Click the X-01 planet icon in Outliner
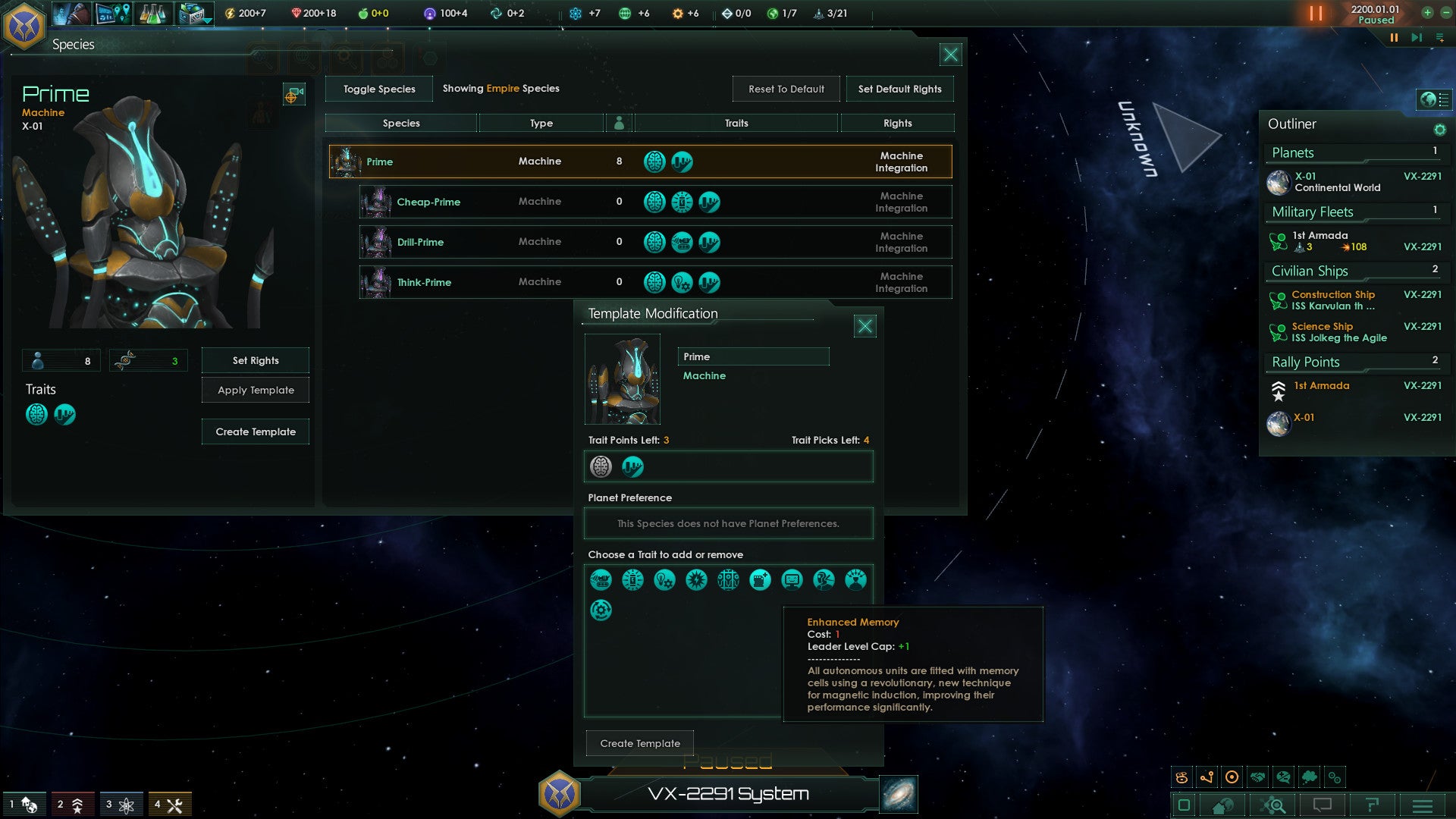The width and height of the screenshot is (1456, 819). click(x=1279, y=182)
